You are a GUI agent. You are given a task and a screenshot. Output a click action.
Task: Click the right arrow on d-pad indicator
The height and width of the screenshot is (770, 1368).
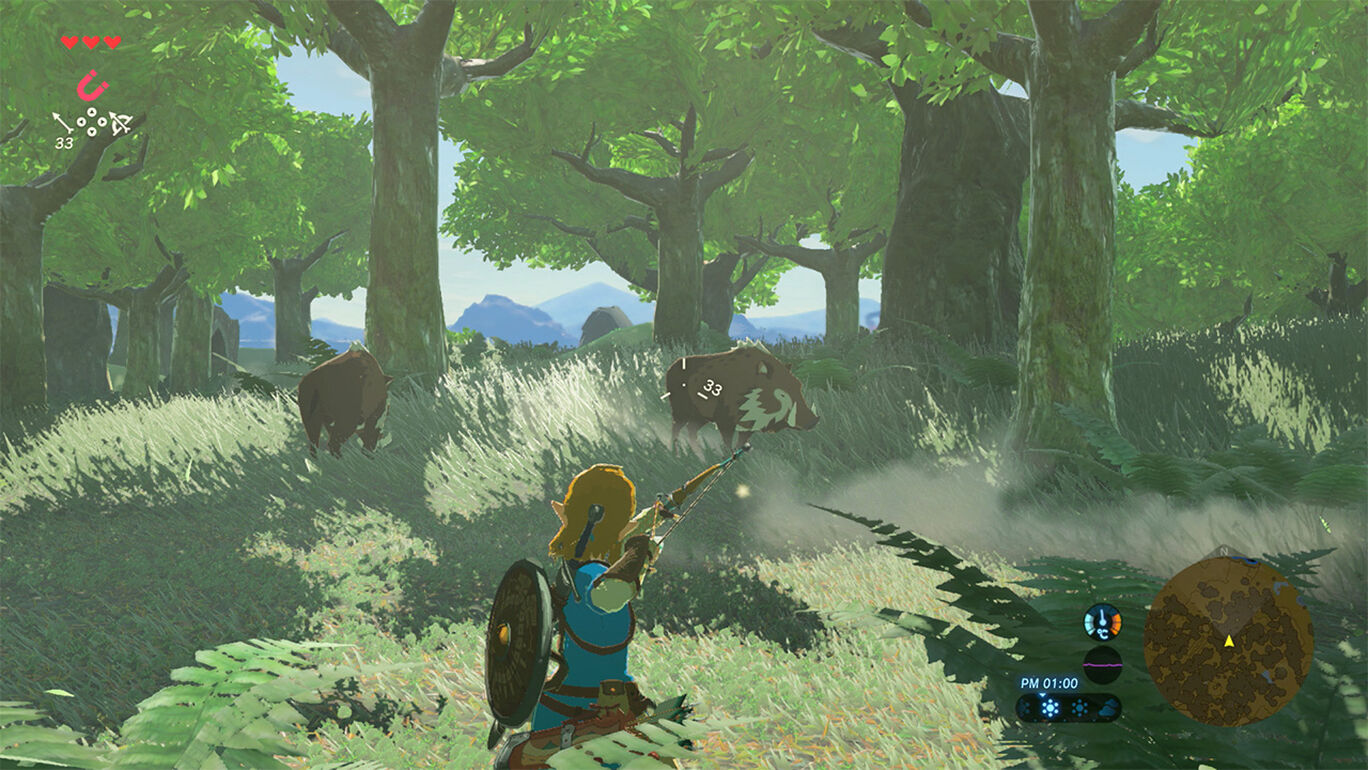pos(102,122)
